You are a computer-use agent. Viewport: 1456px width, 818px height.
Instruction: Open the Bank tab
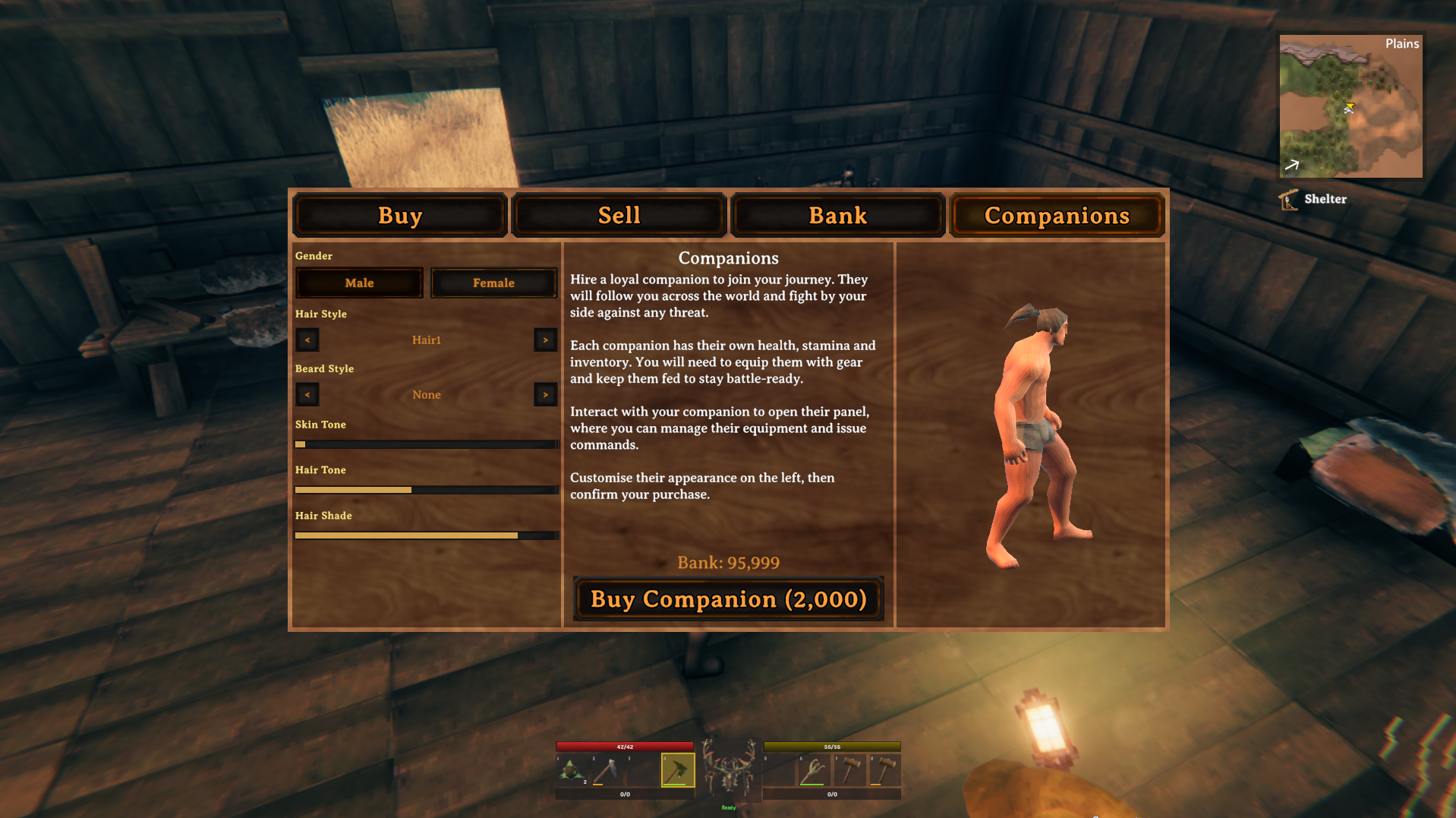click(837, 215)
